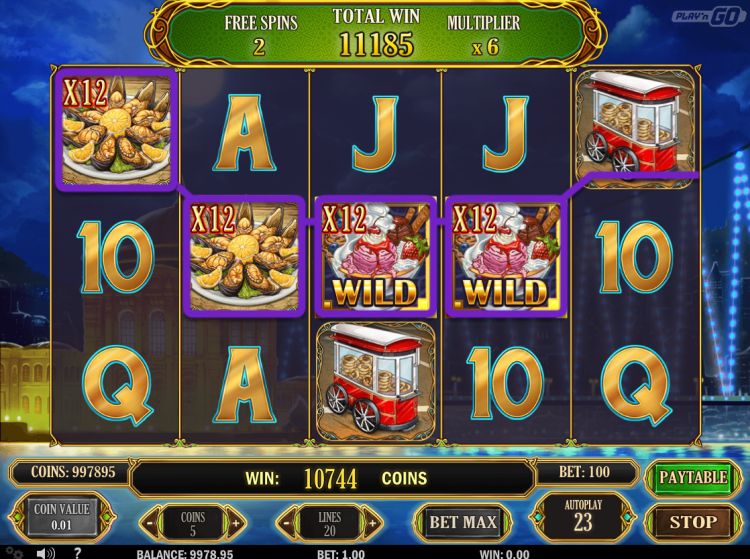Open the Autoplay options
This screenshot has width=750, height=559.
584,517
